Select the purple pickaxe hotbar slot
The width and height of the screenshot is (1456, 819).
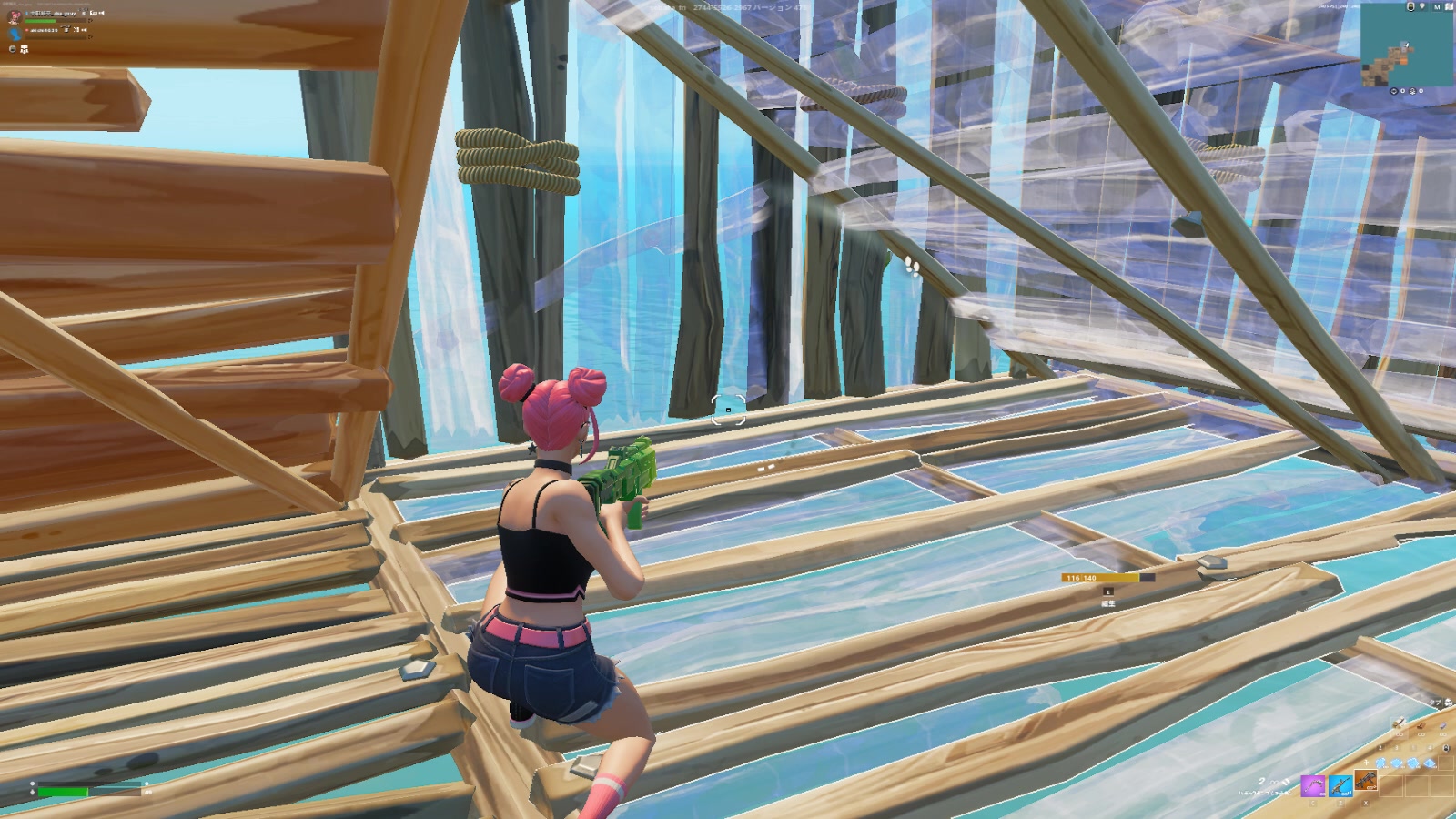[1313, 786]
